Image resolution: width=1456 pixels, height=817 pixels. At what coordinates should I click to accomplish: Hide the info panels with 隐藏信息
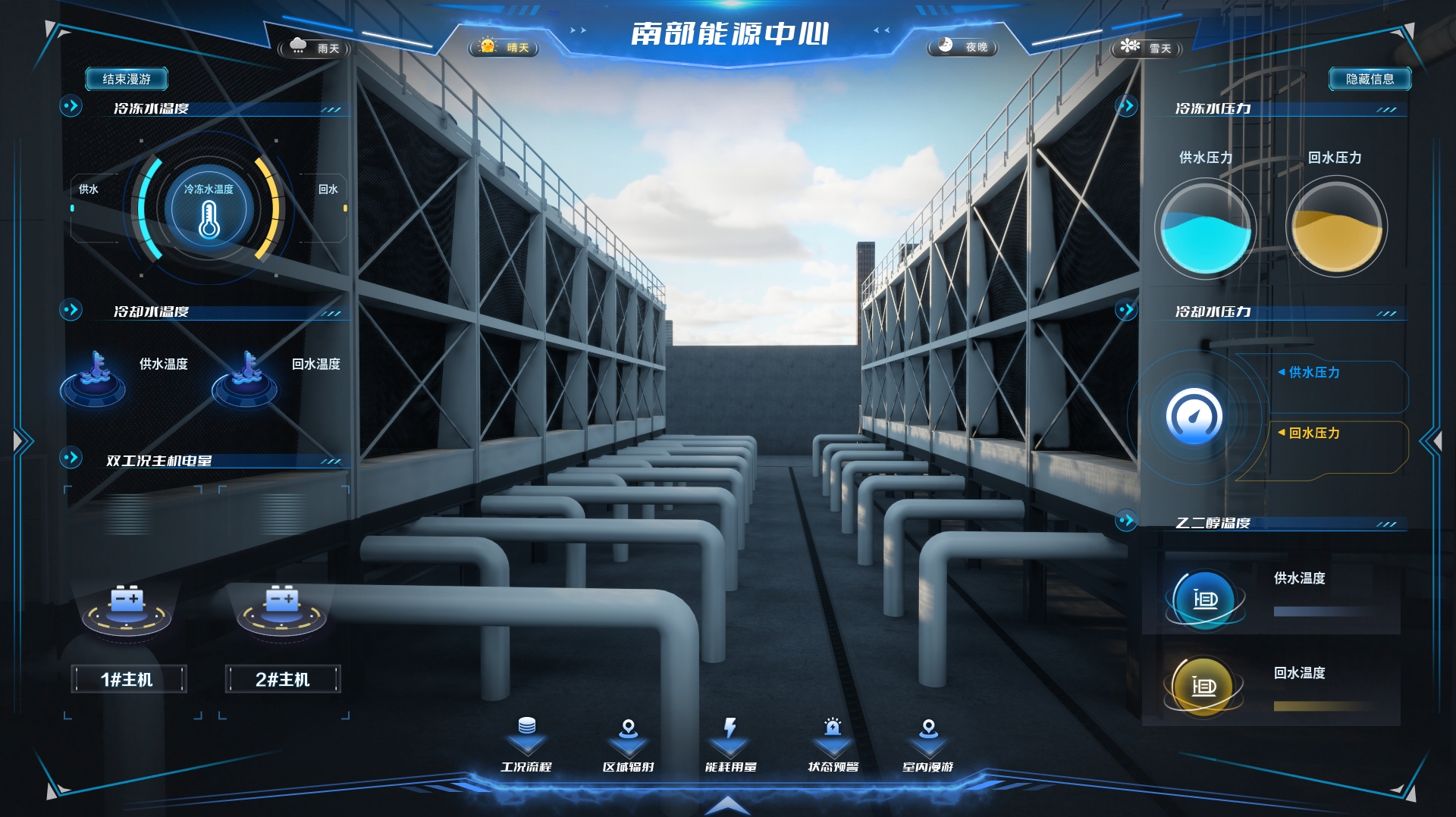pos(1369,79)
